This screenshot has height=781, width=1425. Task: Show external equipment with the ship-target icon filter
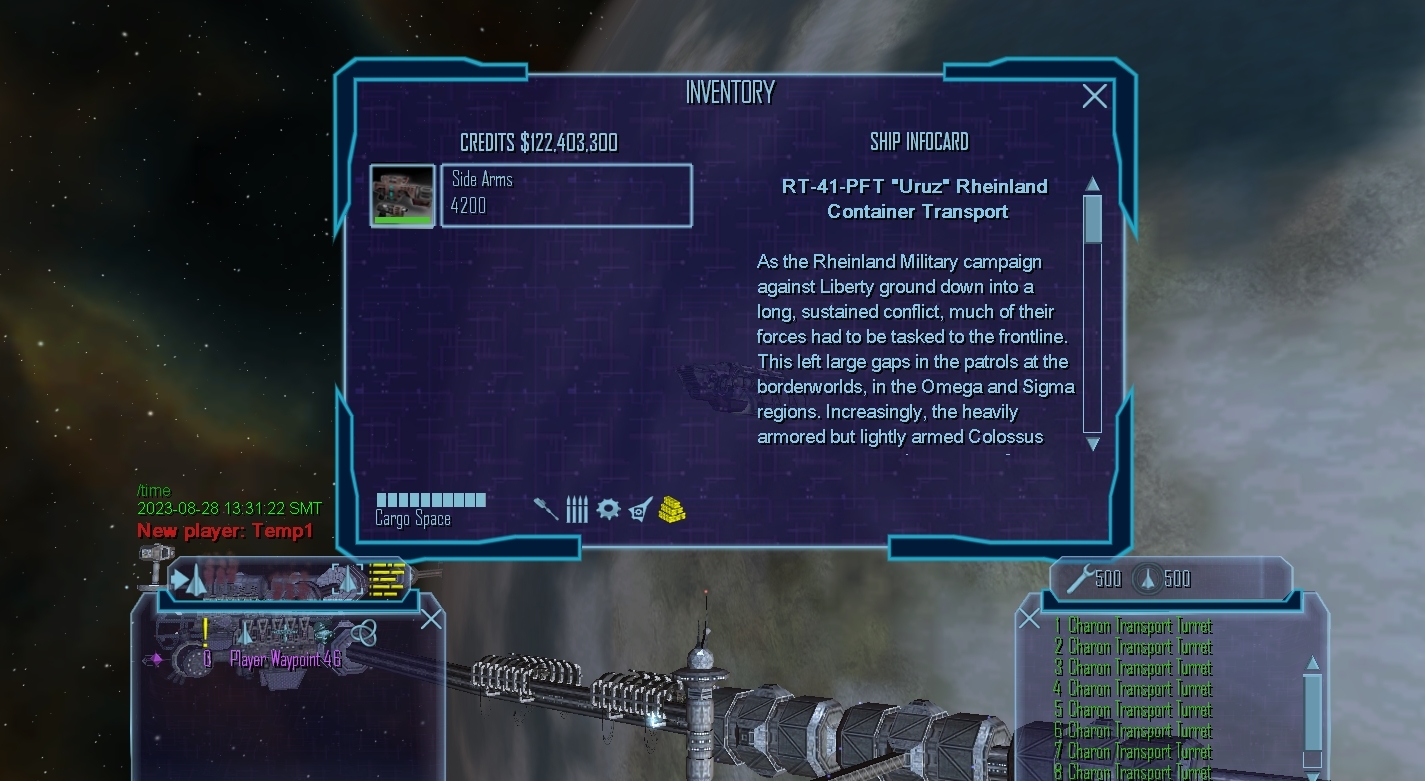(x=640, y=510)
